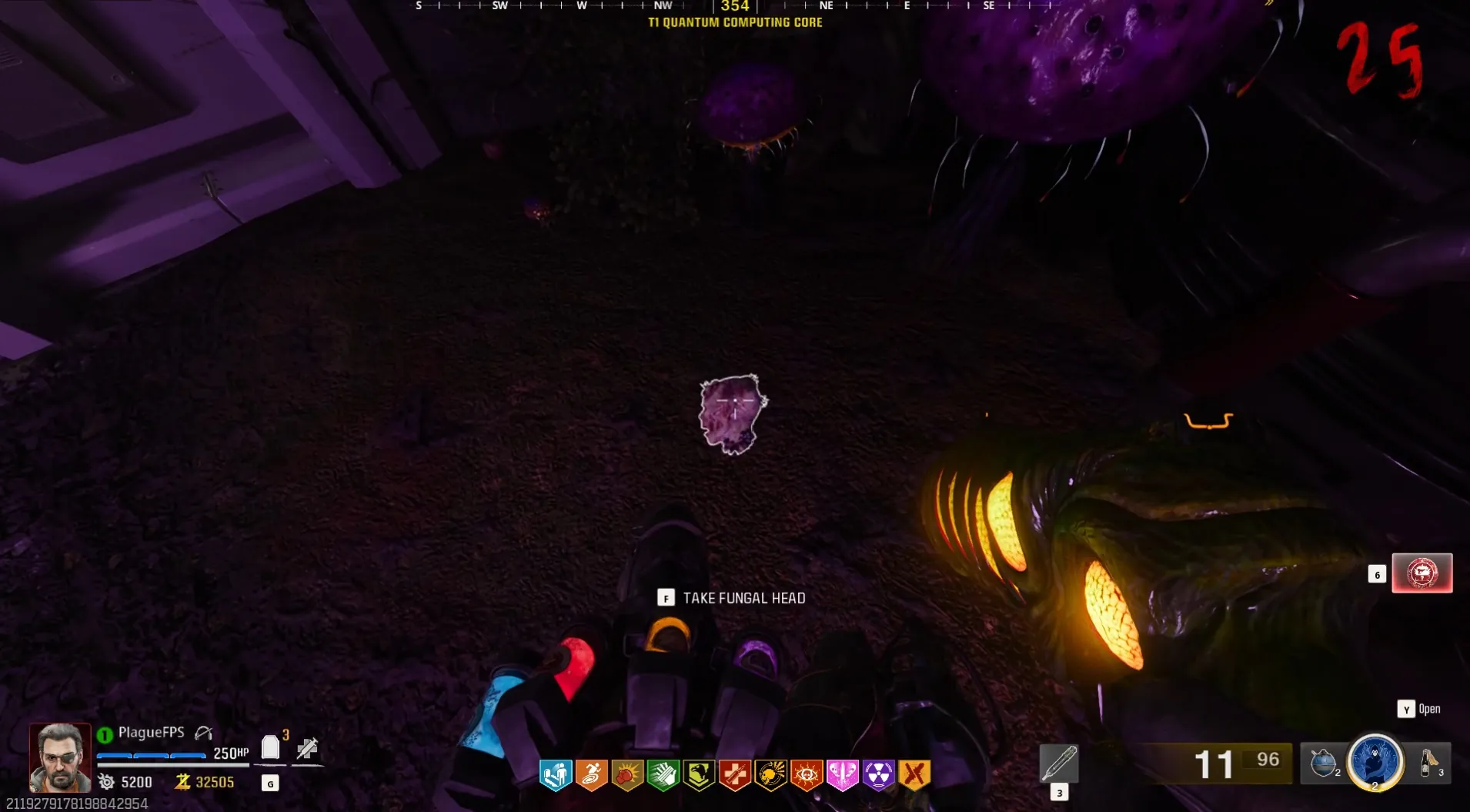Click the pink Double Tap perk icon
1470x812 pixels.
(x=842, y=774)
